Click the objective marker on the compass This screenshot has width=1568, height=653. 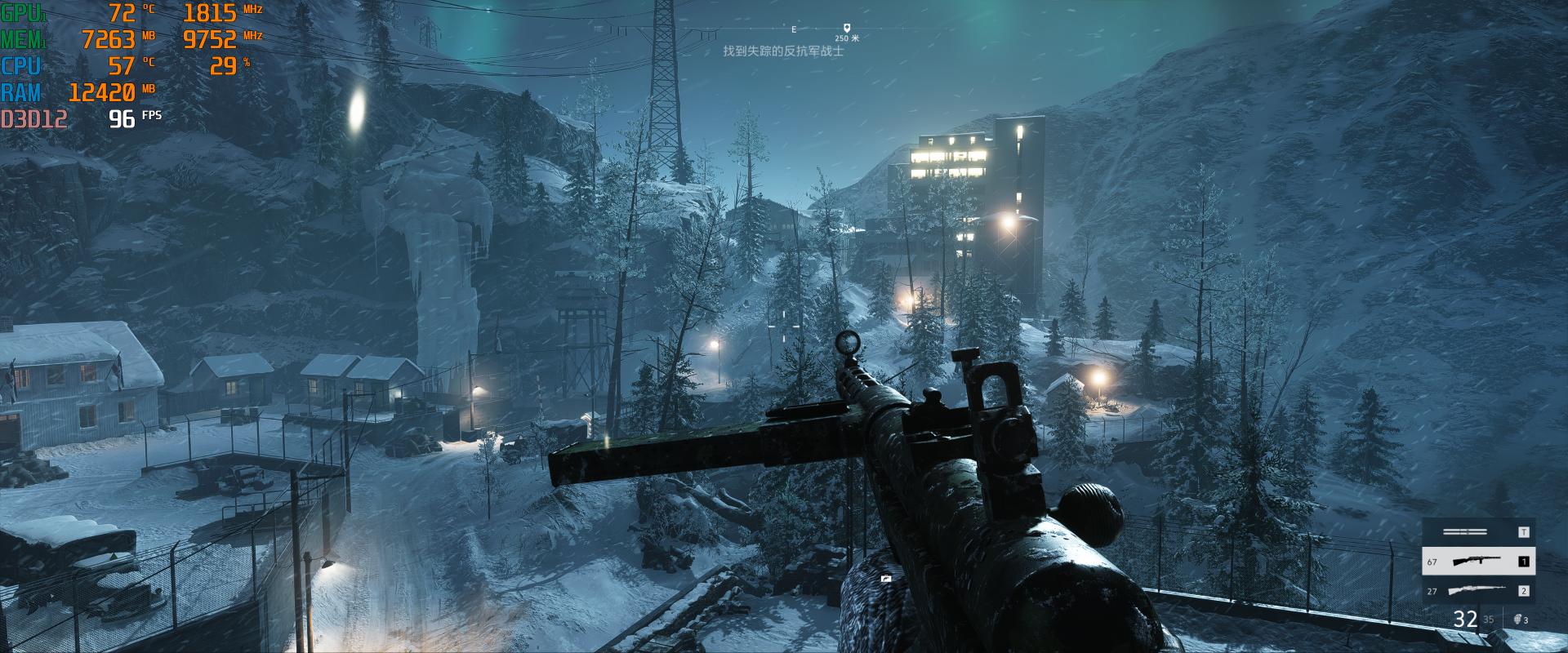tap(847, 28)
